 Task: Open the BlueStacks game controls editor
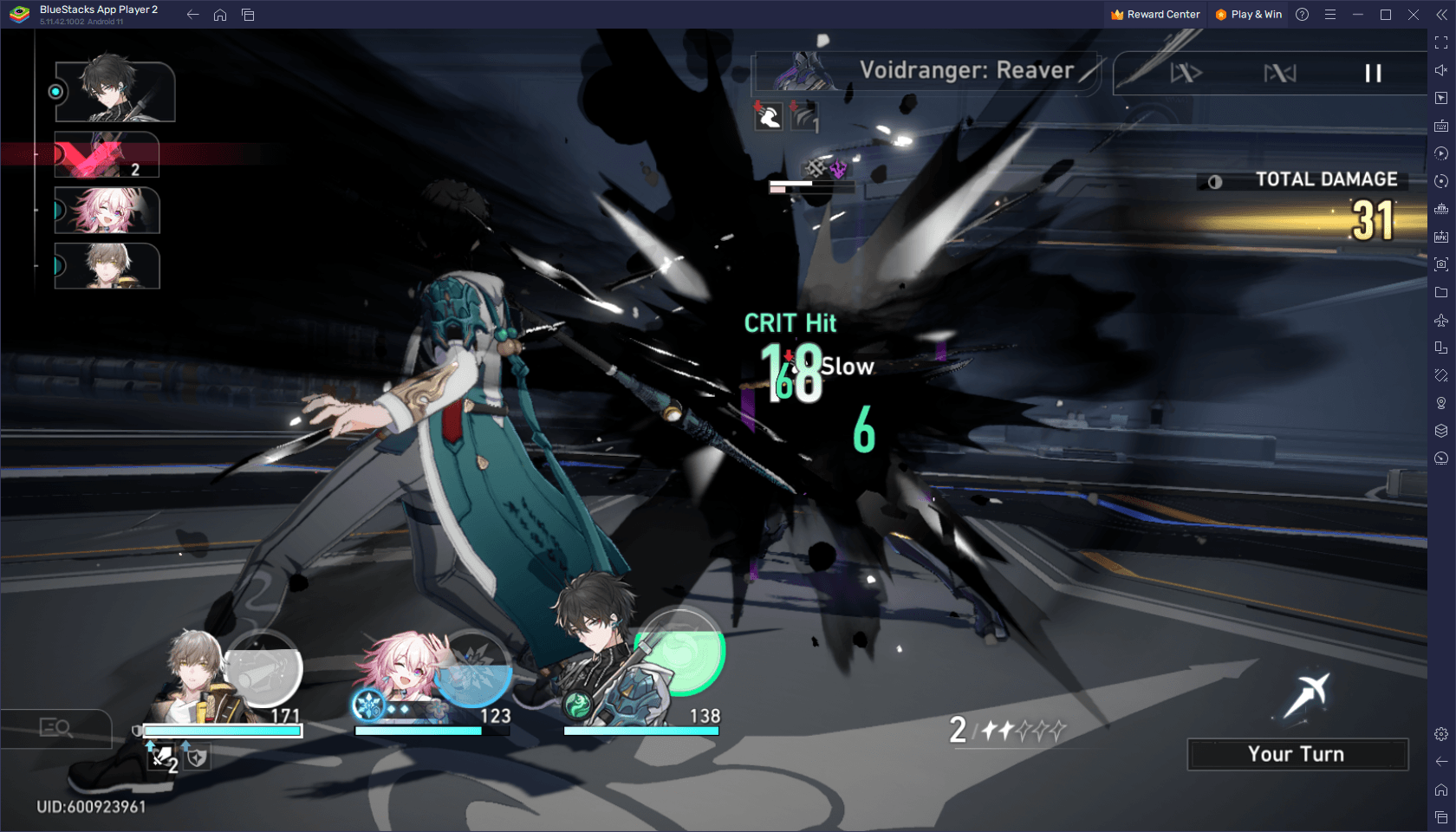coord(1440,126)
